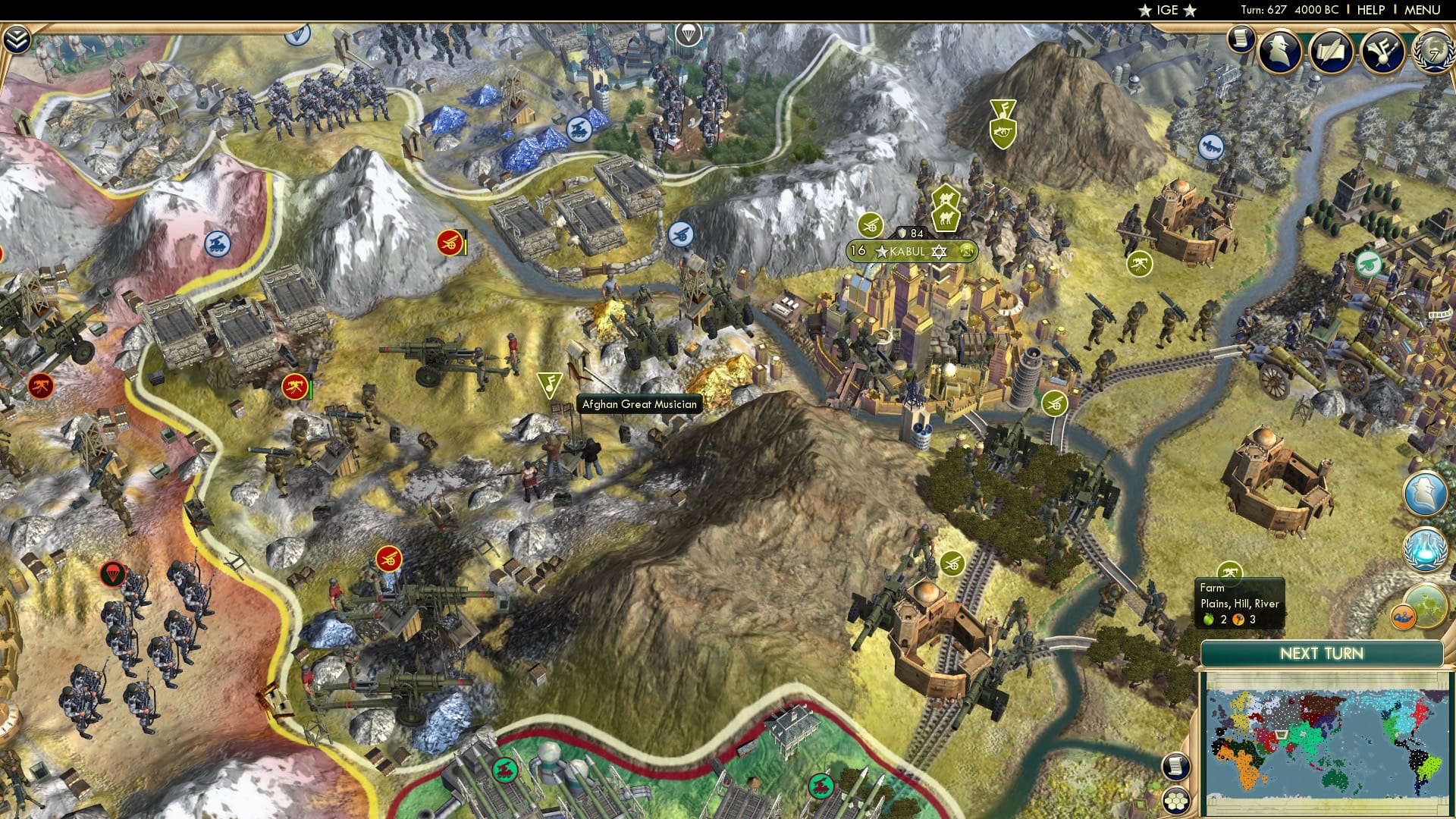Open the MENU item in the top bar

point(1422,9)
